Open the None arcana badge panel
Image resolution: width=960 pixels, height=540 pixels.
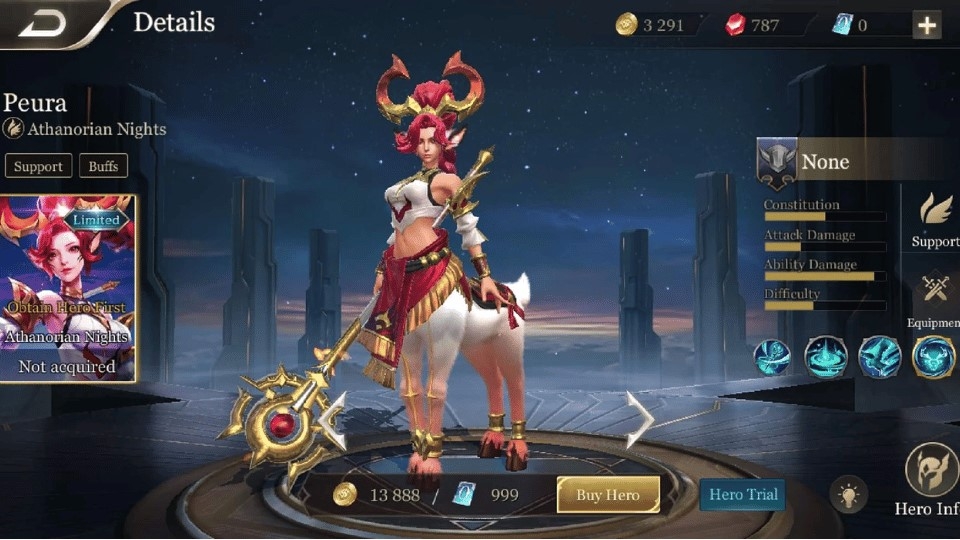[x=778, y=163]
